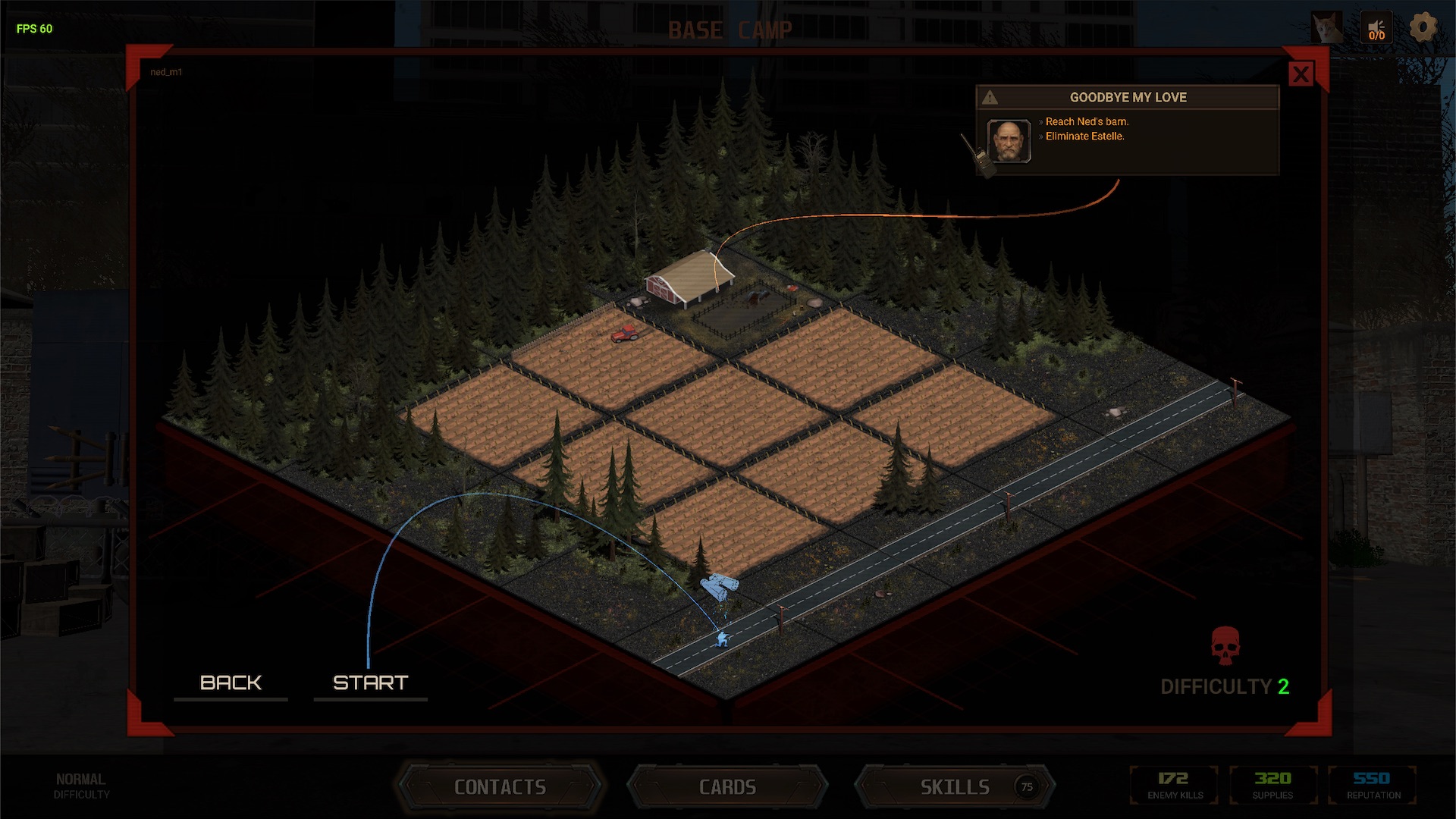Start the Goodbye My Love mission
This screenshot has width=1456, height=819.
point(370,682)
